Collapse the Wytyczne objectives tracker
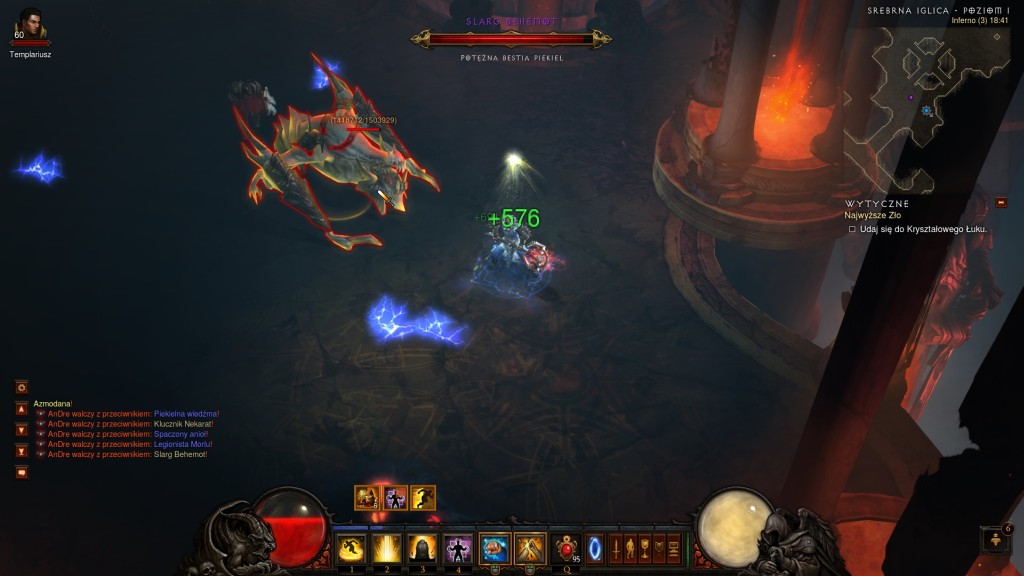 pos(1001,203)
